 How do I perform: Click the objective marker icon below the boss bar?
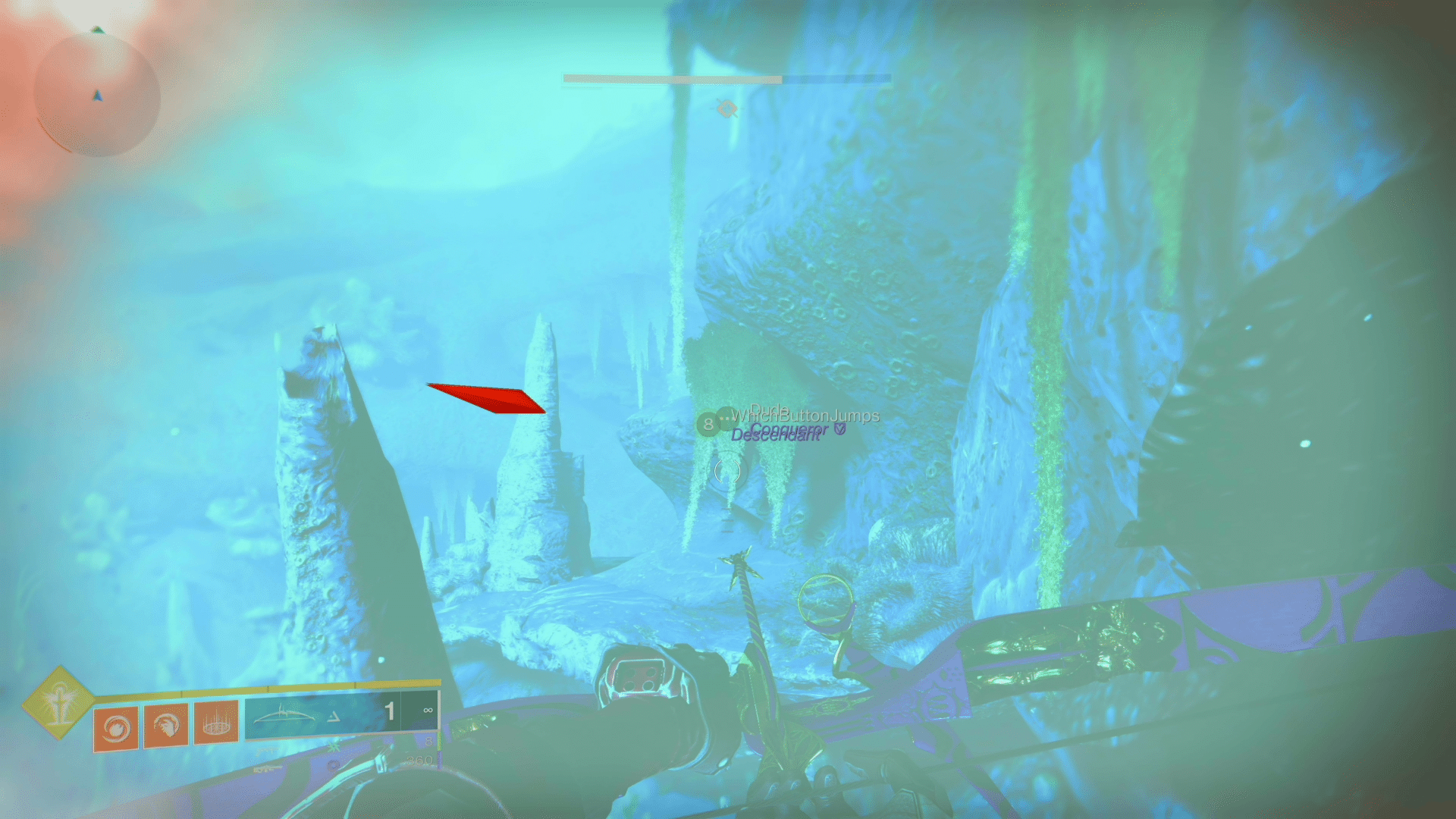point(728,108)
